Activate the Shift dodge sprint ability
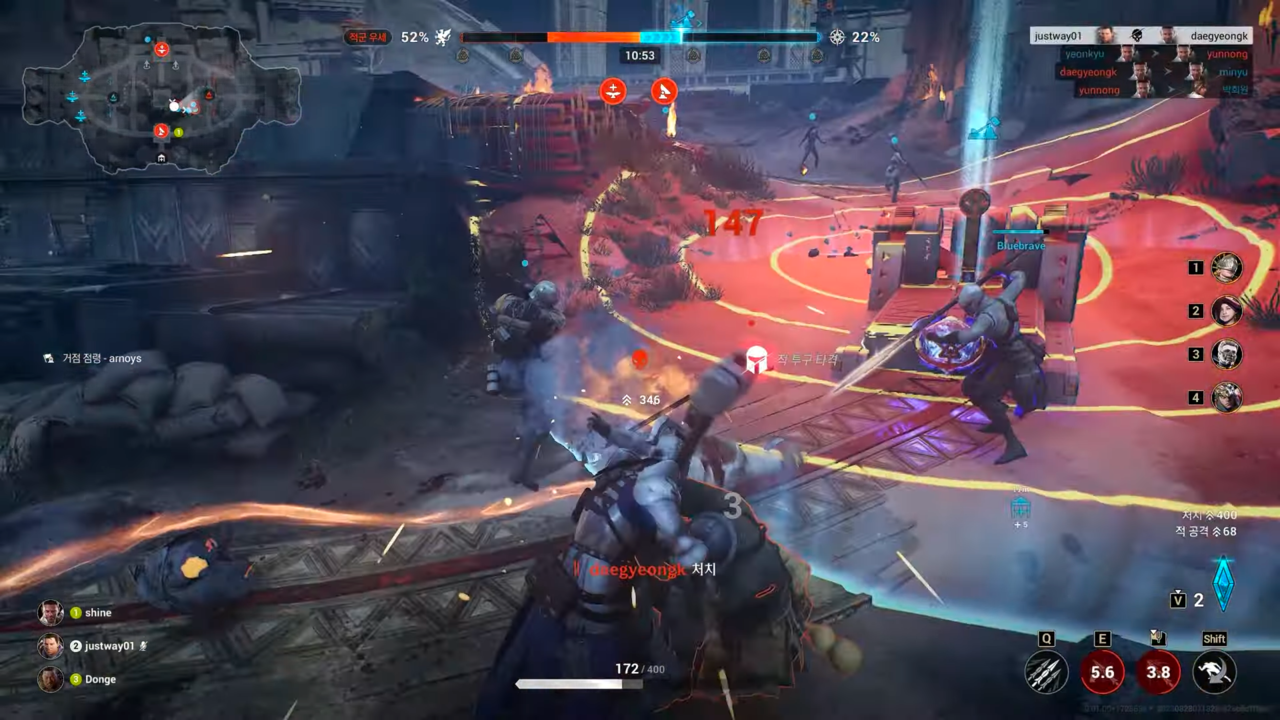 click(x=1214, y=672)
